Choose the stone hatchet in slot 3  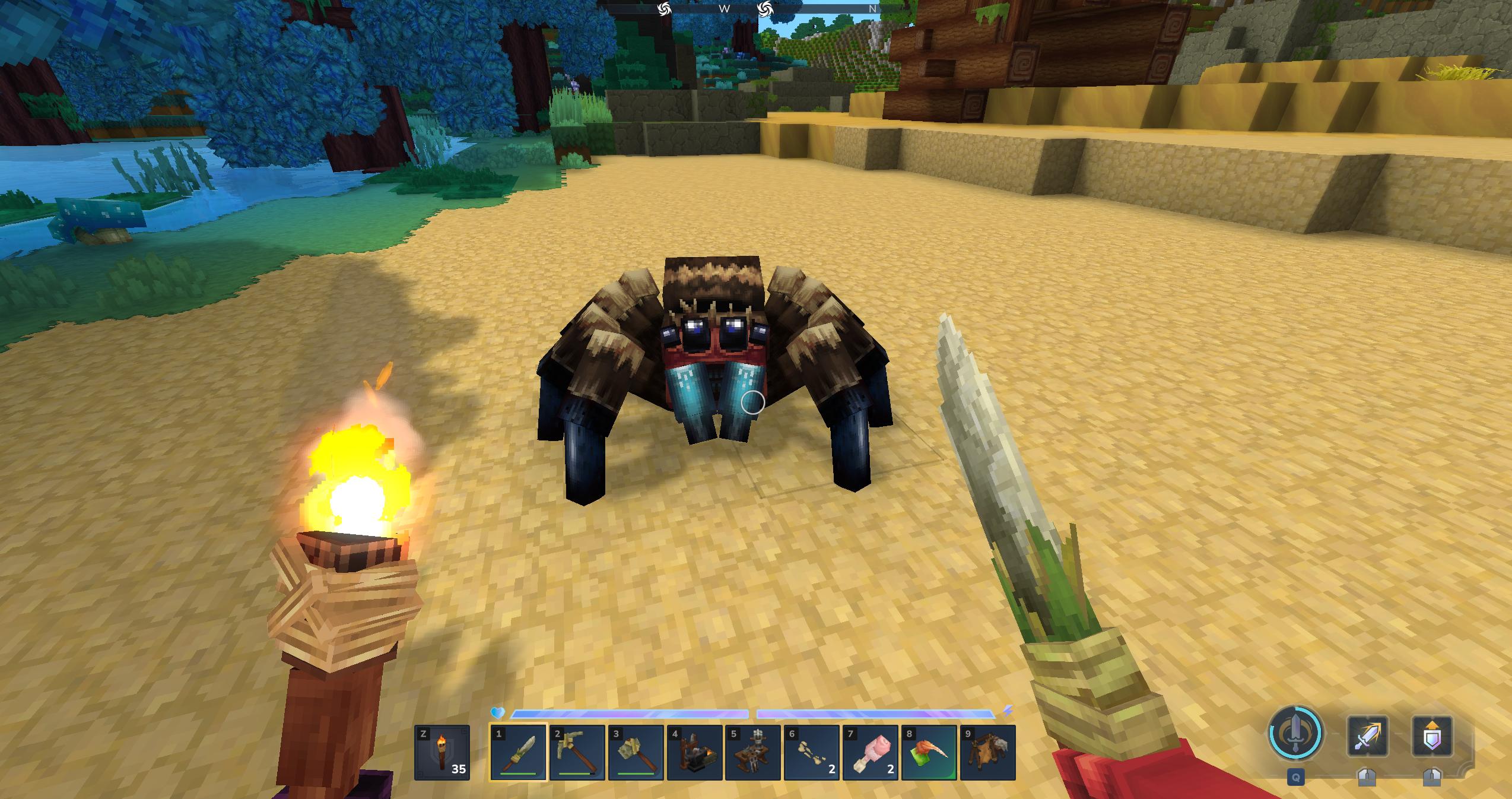(636, 753)
